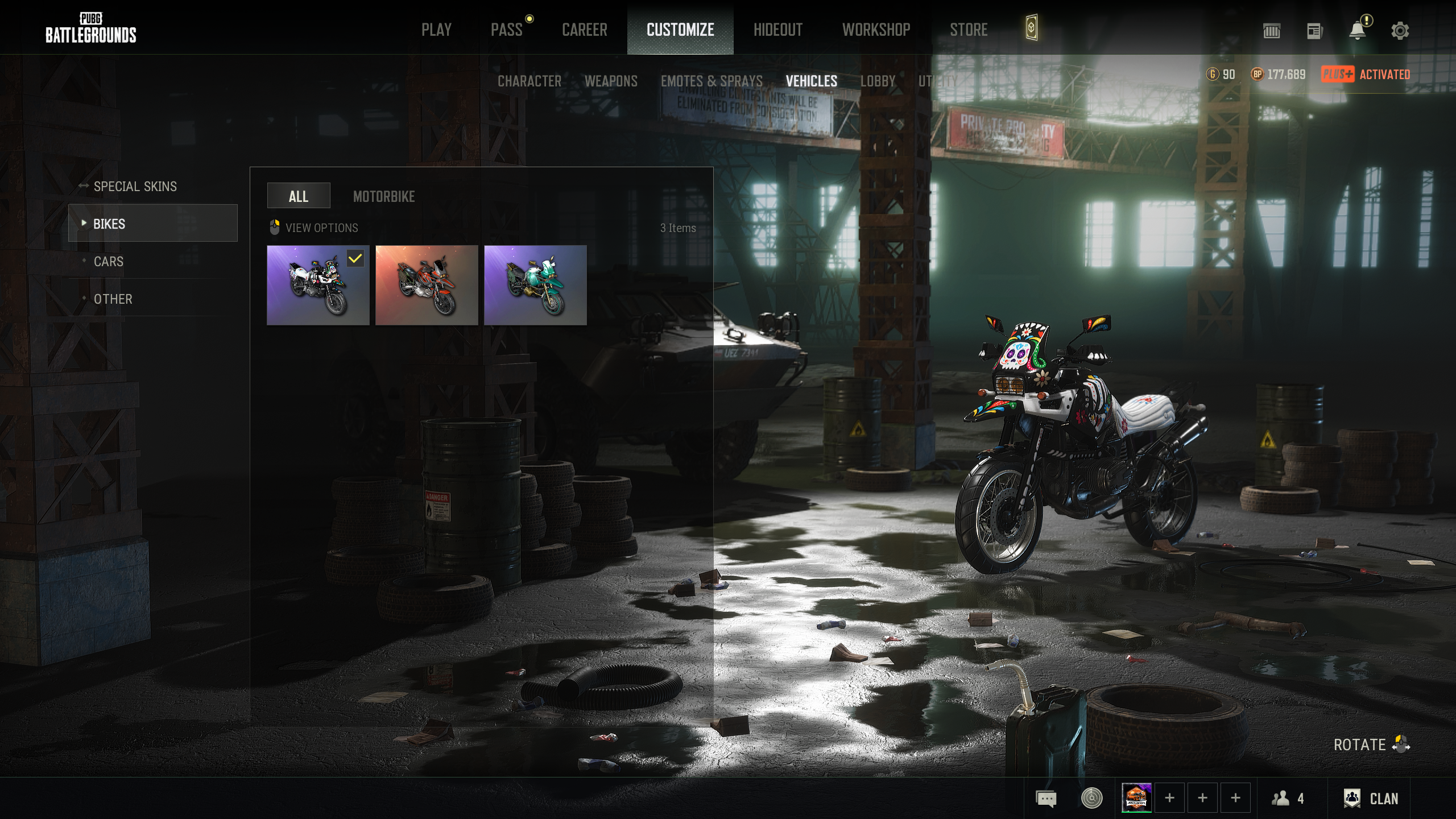Open the Clan panel

click(x=1371, y=799)
